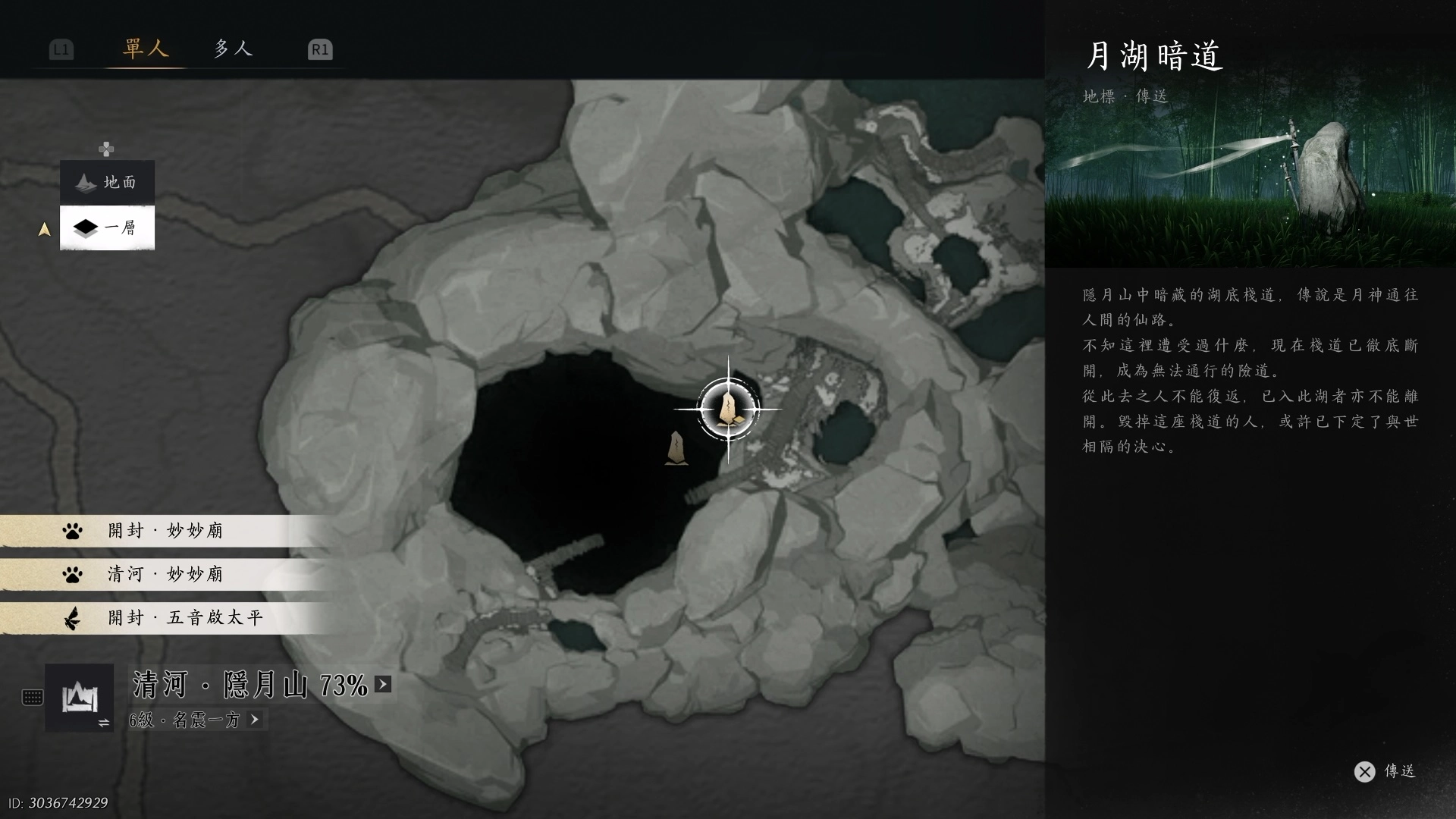
Task: Click the D-pad icon above the layer panel
Action: coord(106,149)
